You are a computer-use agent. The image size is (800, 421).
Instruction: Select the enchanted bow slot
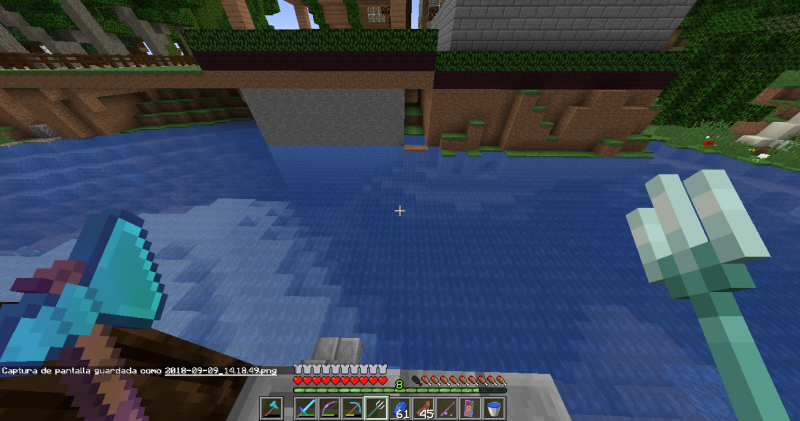click(x=328, y=409)
